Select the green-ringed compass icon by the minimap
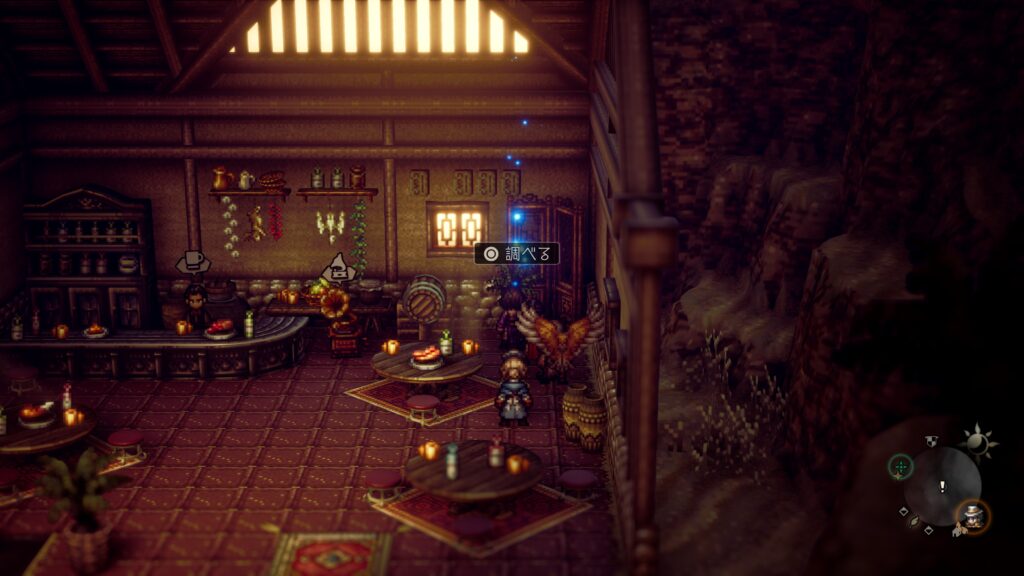The width and height of the screenshot is (1024, 576). 900,466
